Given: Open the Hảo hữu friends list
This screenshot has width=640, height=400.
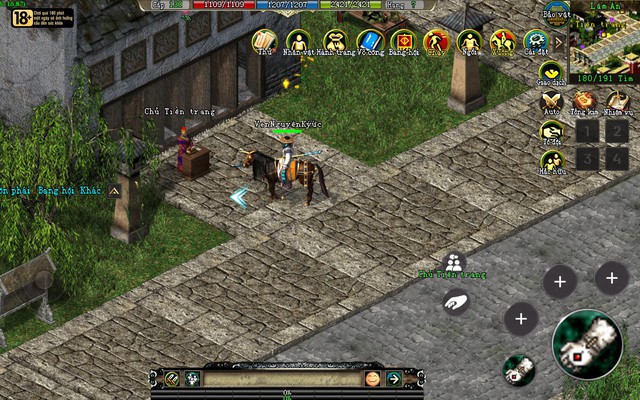Looking at the screenshot, I should [552, 158].
